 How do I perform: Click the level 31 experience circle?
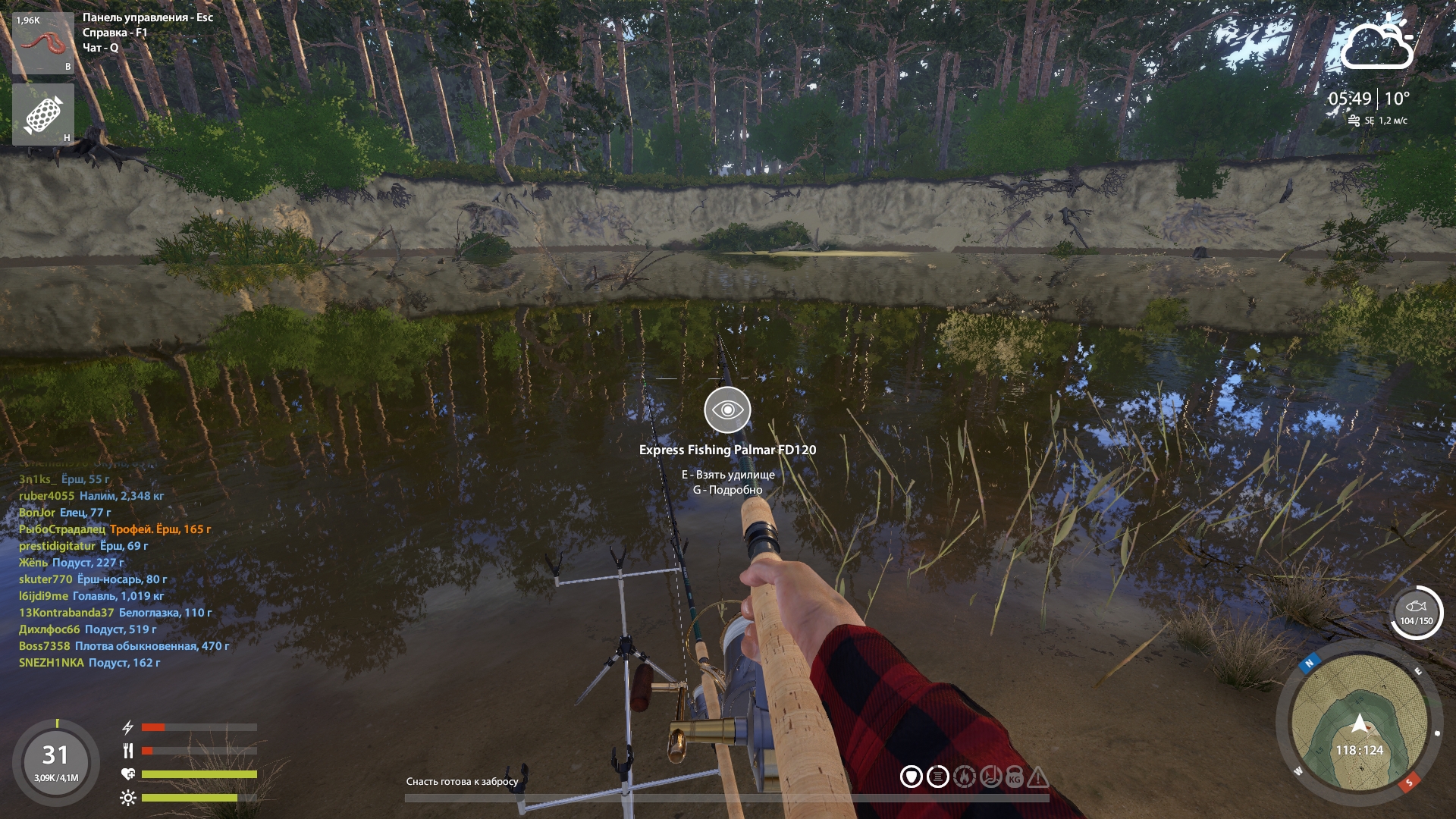coord(55,761)
